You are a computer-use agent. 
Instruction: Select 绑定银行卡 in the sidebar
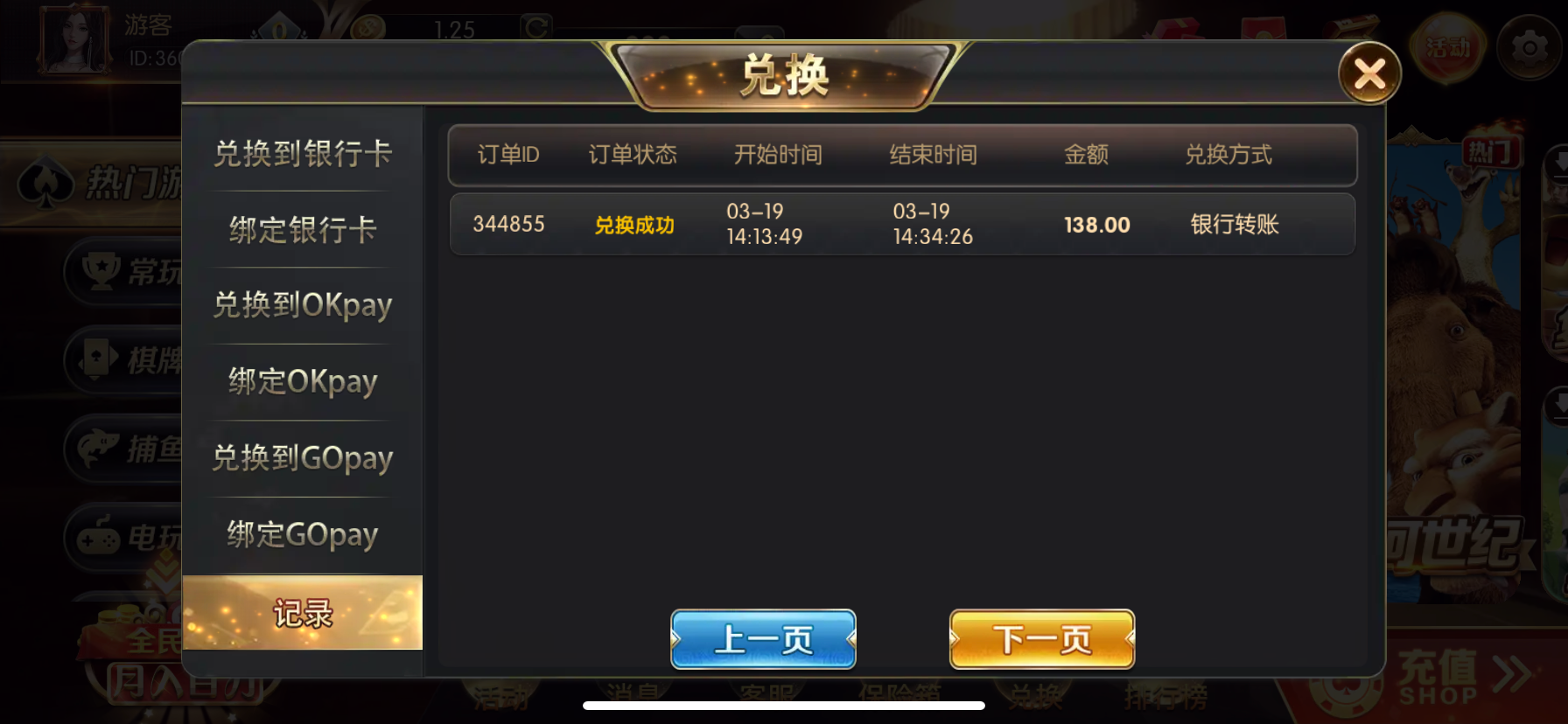[x=302, y=230]
